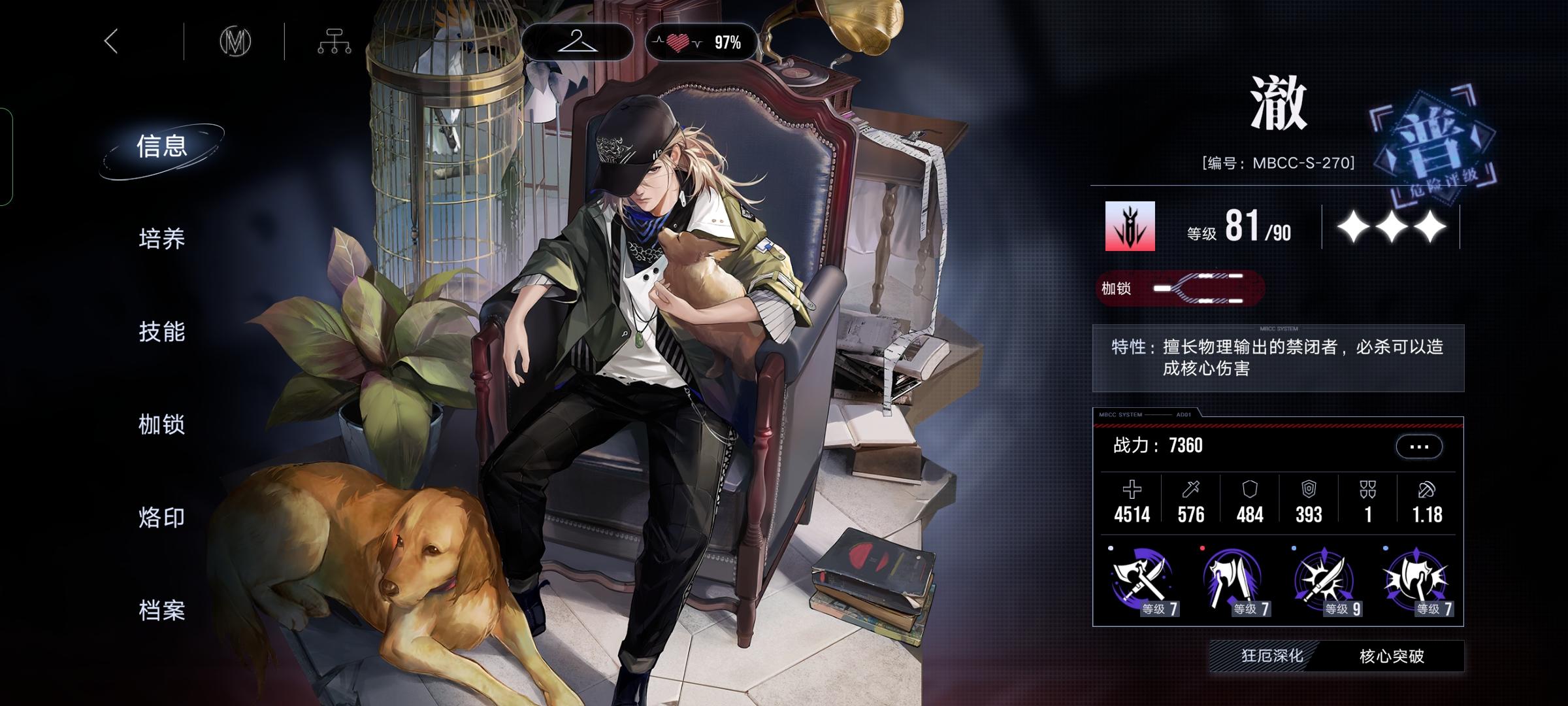
Task: Switch to the 培养 tab
Action: pos(162,239)
